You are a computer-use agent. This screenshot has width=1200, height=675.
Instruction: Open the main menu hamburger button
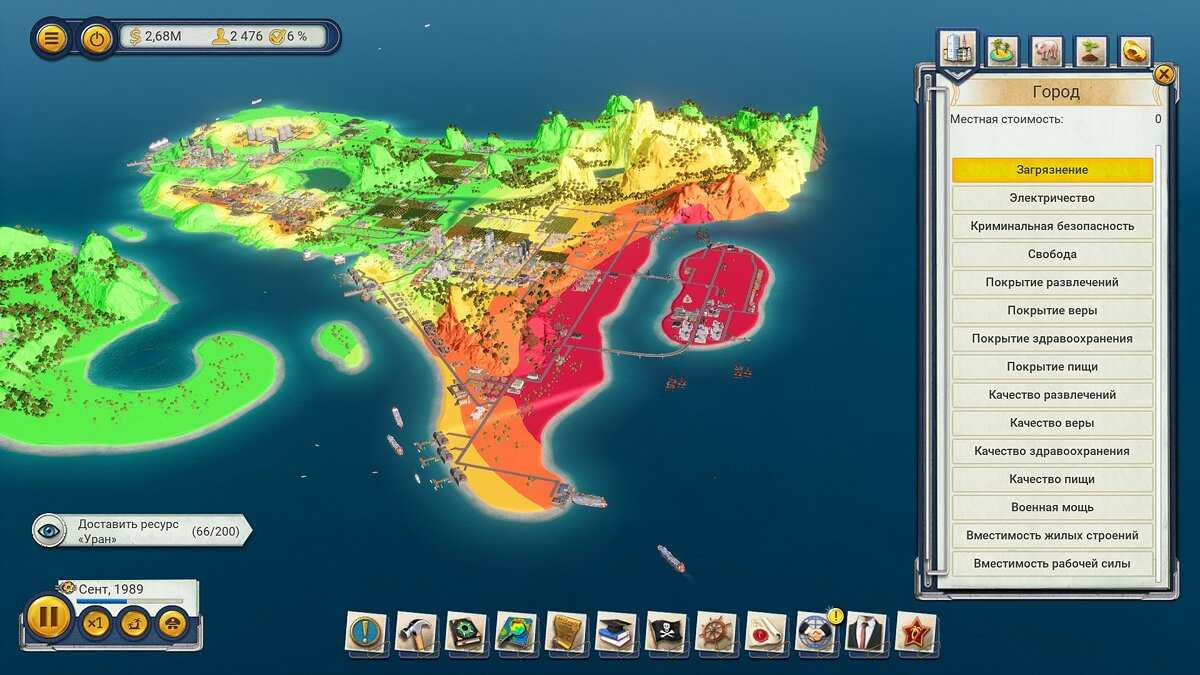(x=52, y=39)
